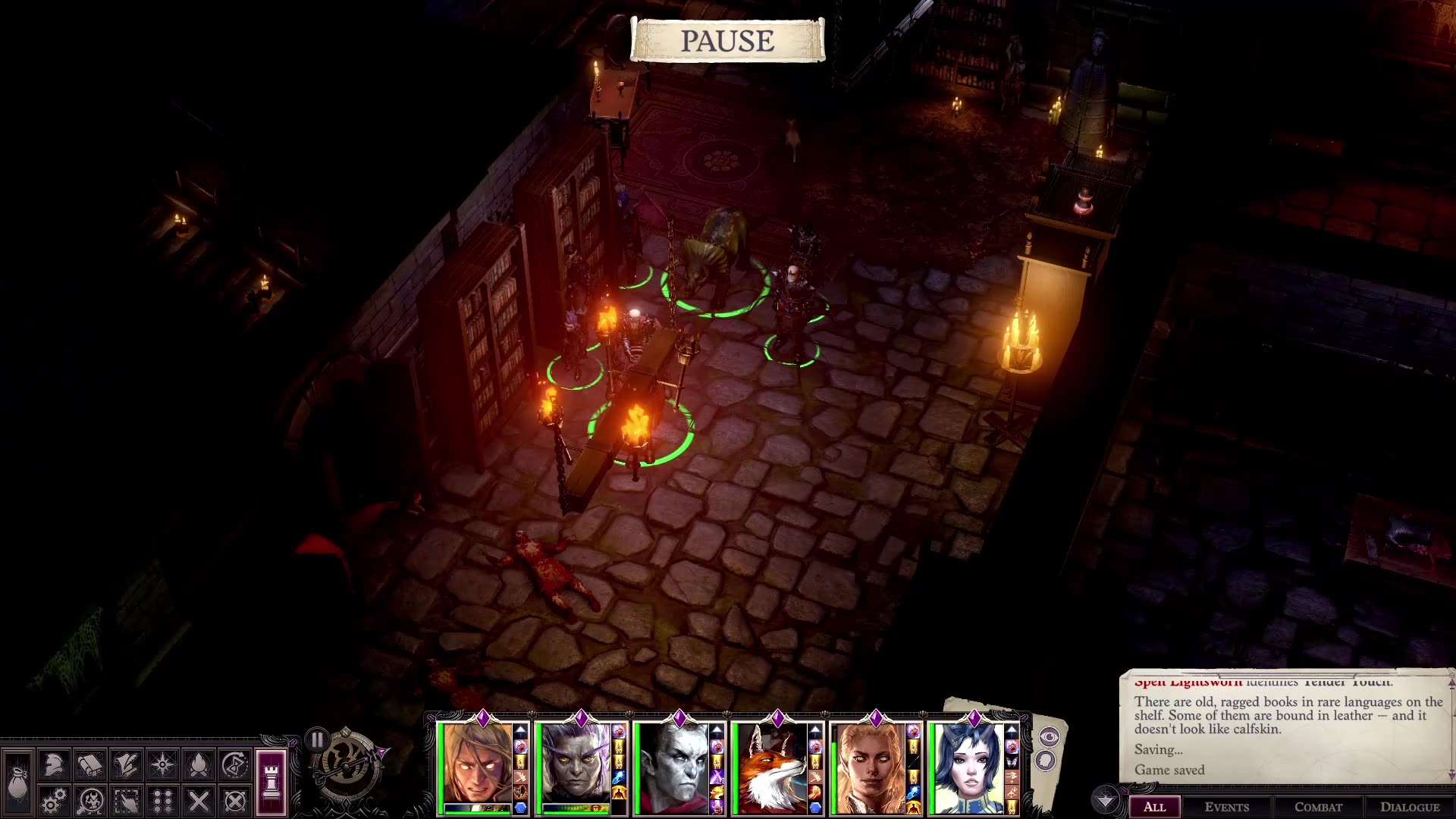Open the local map compass icon
Image resolution: width=1456 pixels, height=819 pixels.
click(x=163, y=764)
